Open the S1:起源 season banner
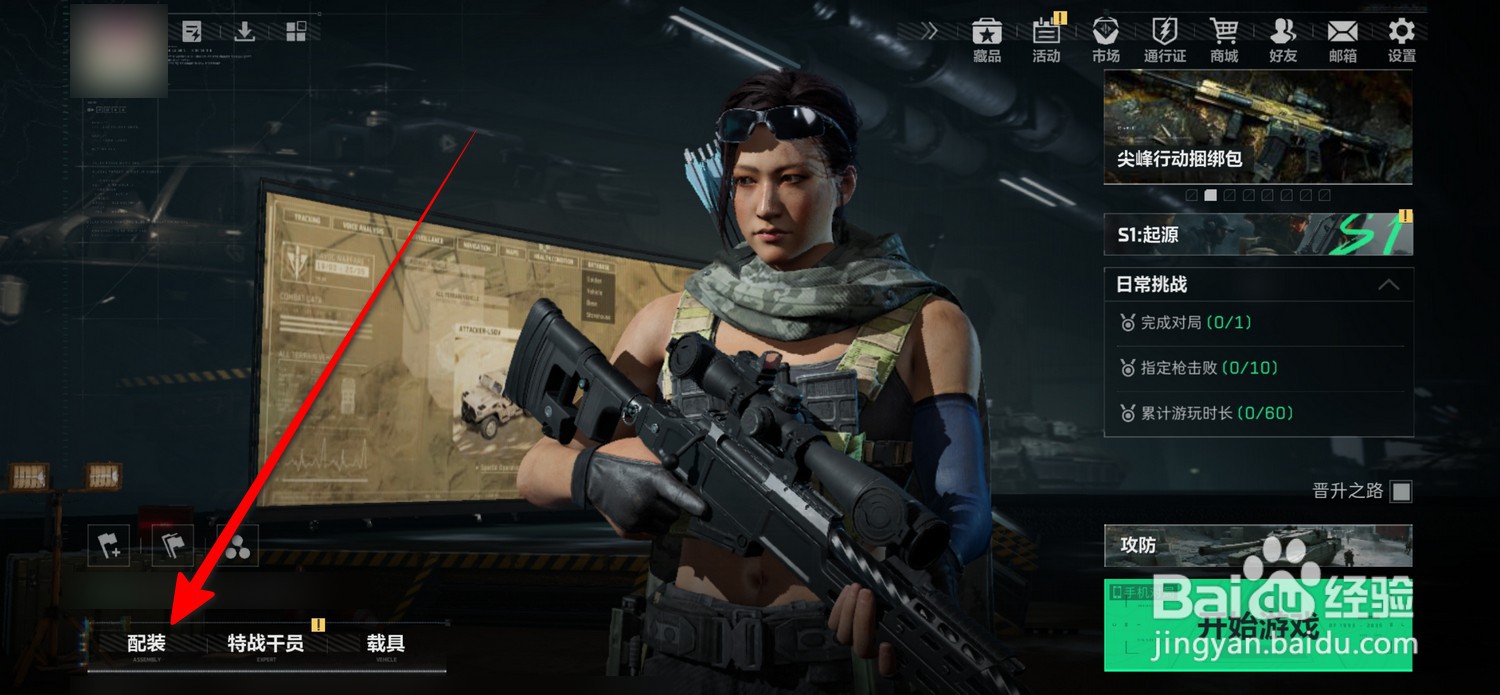This screenshot has height=695, width=1500. (1257, 235)
